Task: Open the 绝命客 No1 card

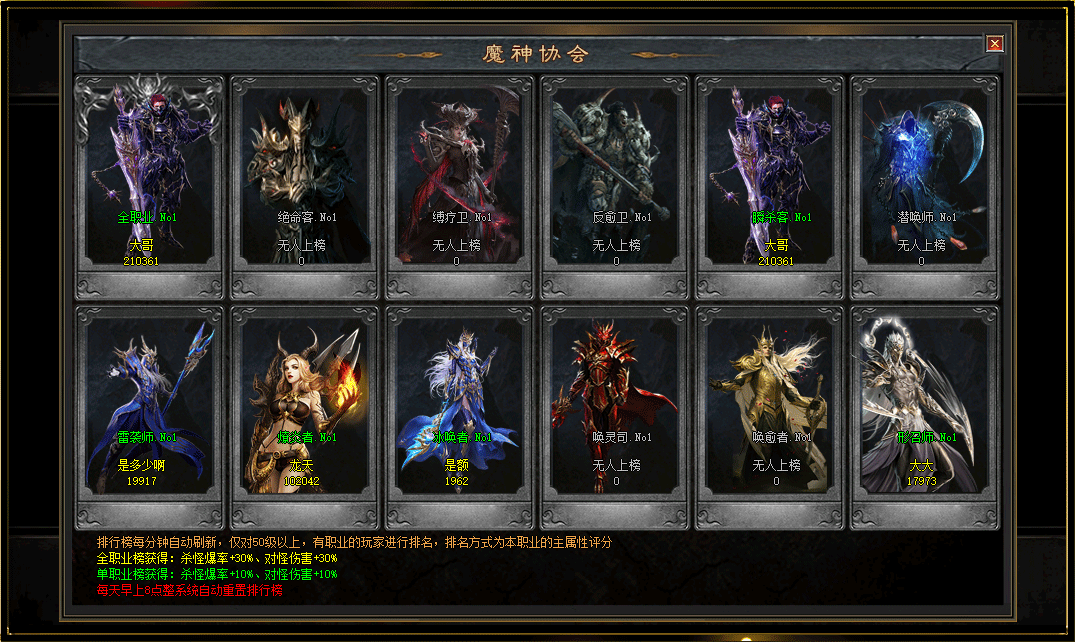Action: pyautogui.click(x=305, y=180)
